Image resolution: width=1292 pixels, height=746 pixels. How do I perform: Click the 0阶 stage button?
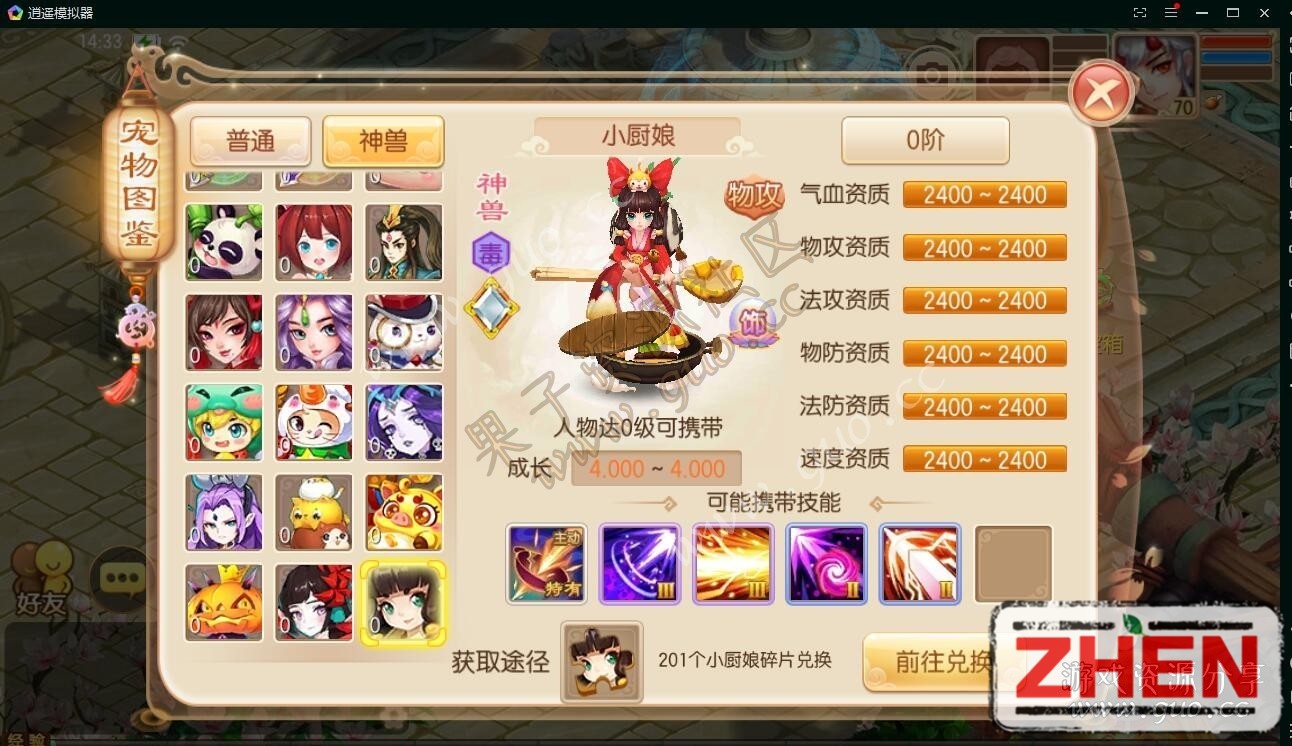pyautogui.click(x=924, y=140)
